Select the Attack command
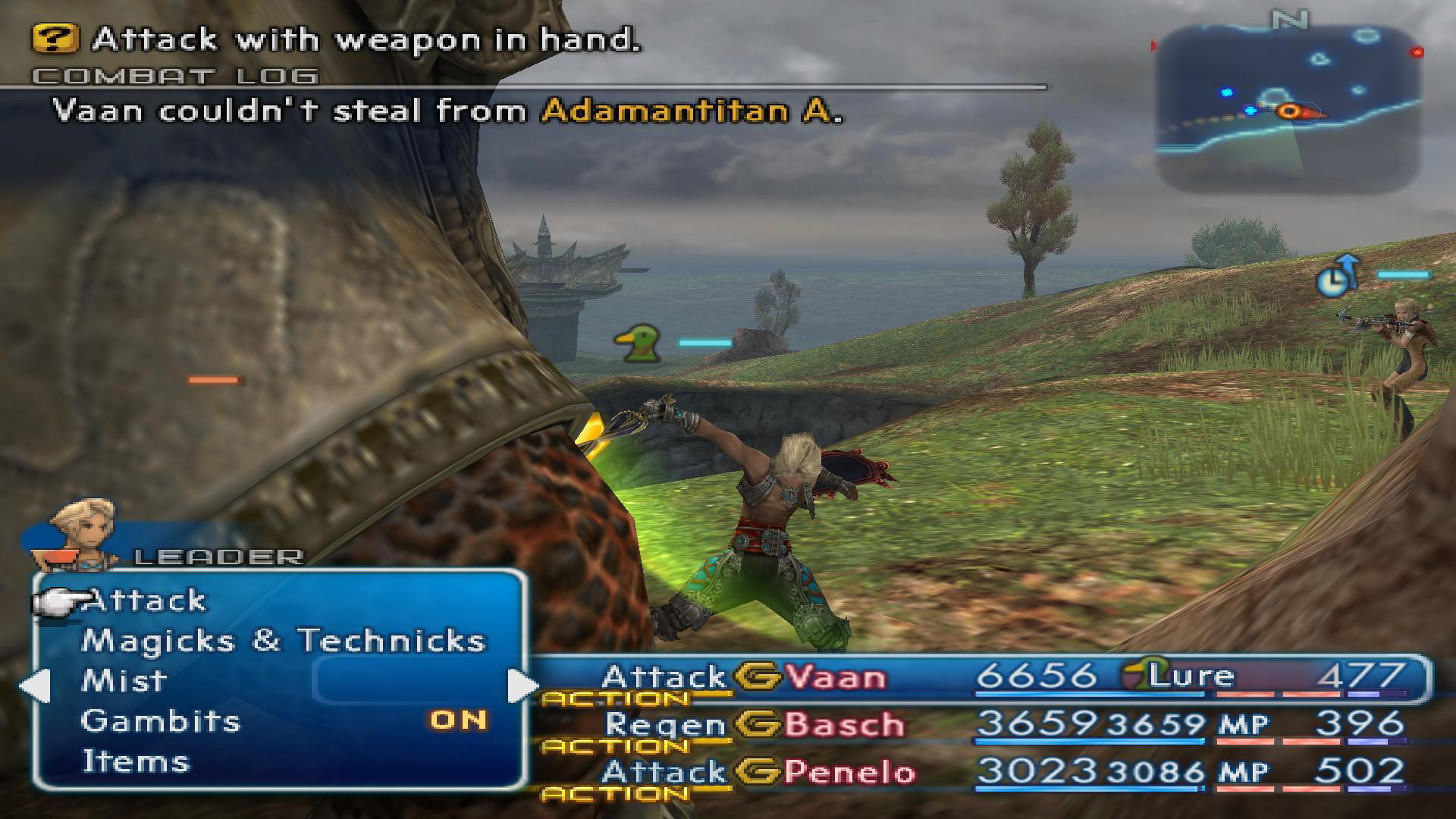Viewport: 1456px width, 819px height. pyautogui.click(x=145, y=601)
